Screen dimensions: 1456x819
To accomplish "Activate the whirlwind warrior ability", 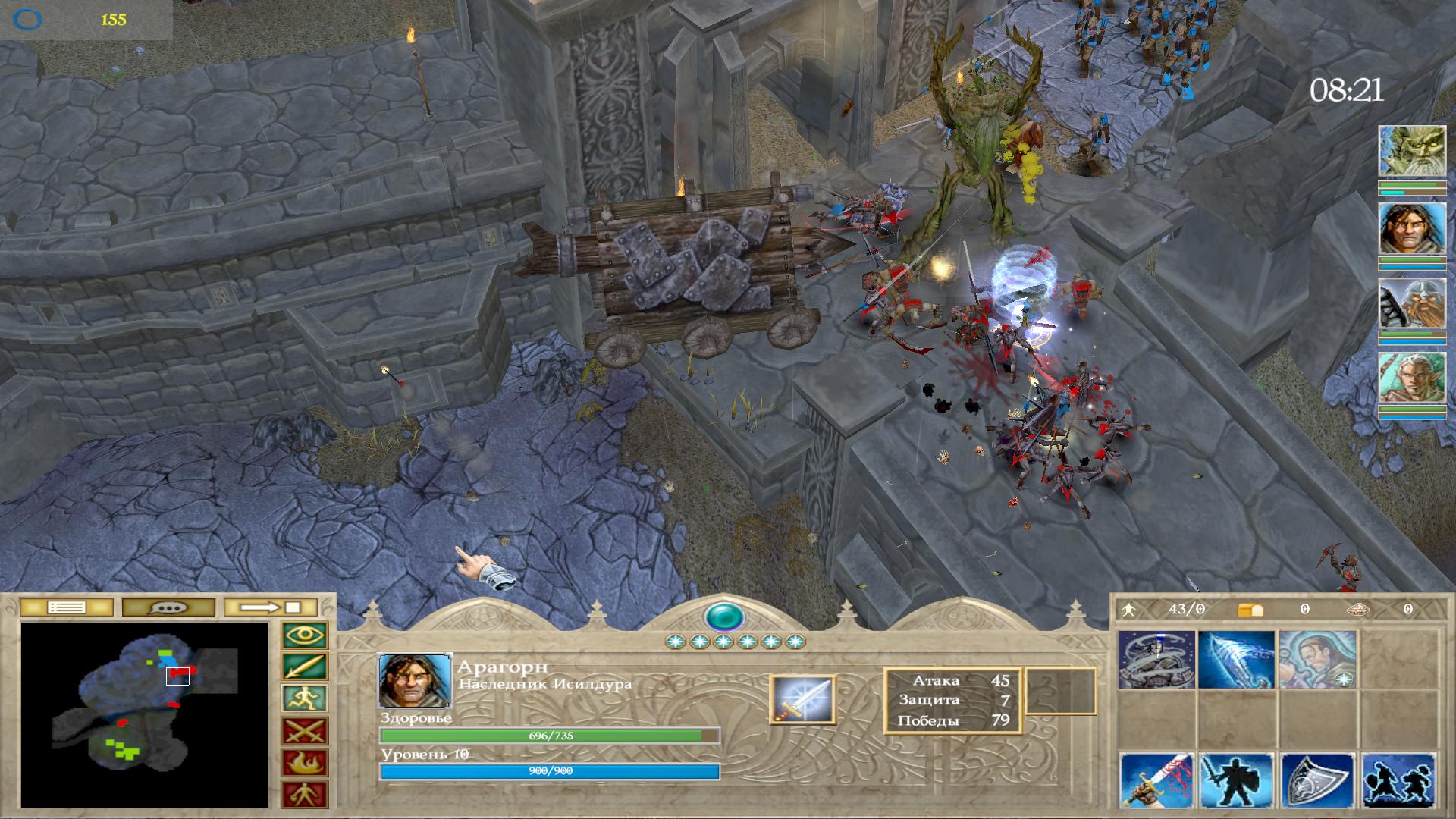I will 1156,660.
